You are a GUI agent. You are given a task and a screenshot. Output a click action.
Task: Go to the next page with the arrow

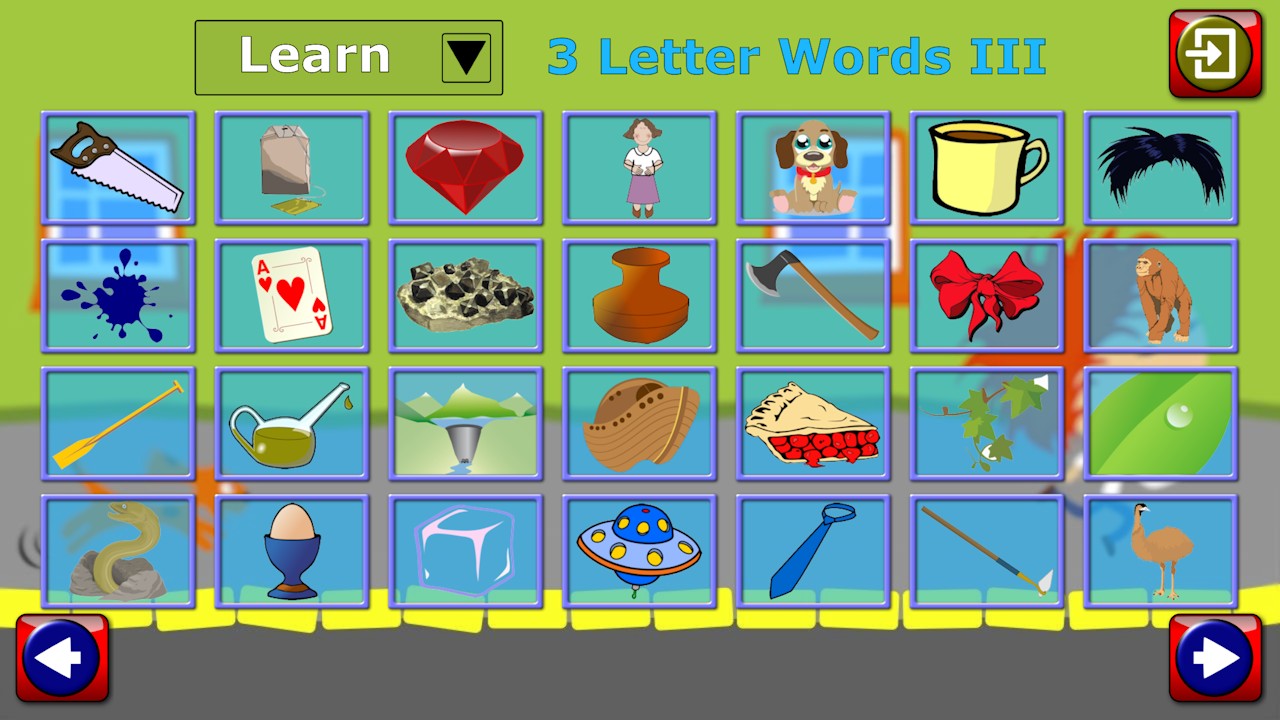point(1215,658)
